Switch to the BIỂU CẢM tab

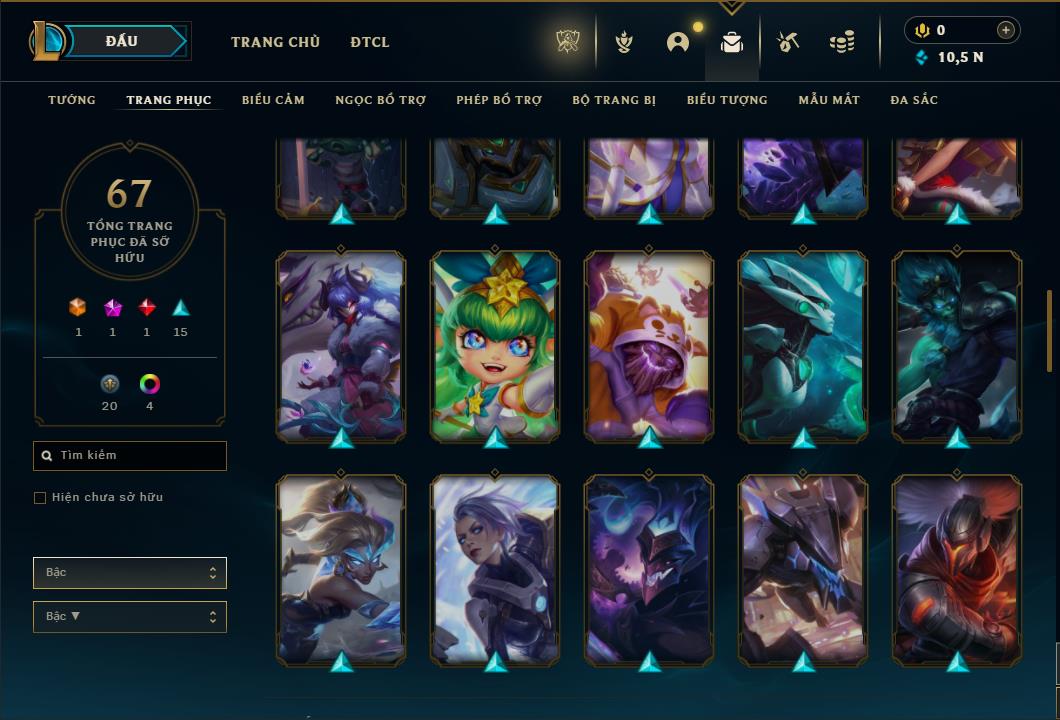[273, 100]
